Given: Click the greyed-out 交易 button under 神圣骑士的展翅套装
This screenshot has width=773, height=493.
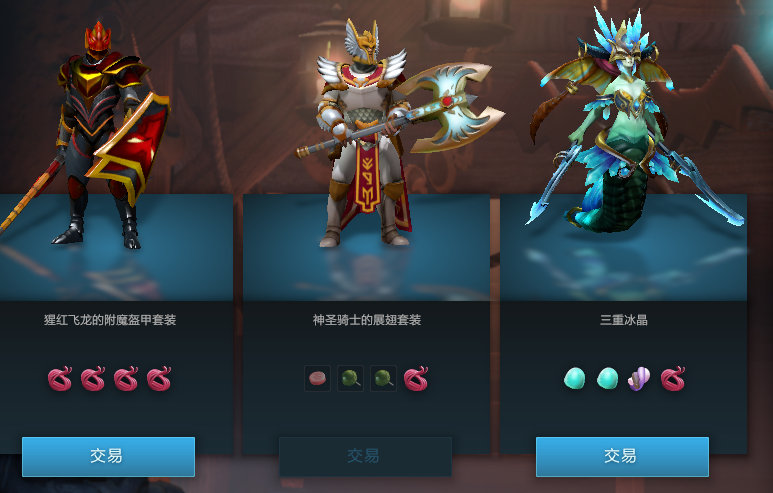Looking at the screenshot, I should 365,456.
